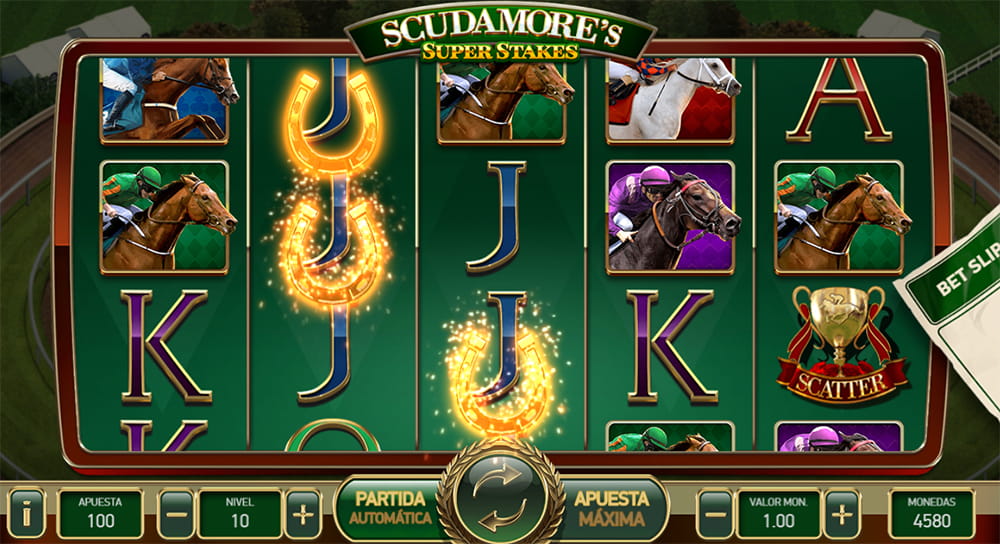This screenshot has height=544, width=1000.
Task: Open the info paytable button
Action: [26, 513]
